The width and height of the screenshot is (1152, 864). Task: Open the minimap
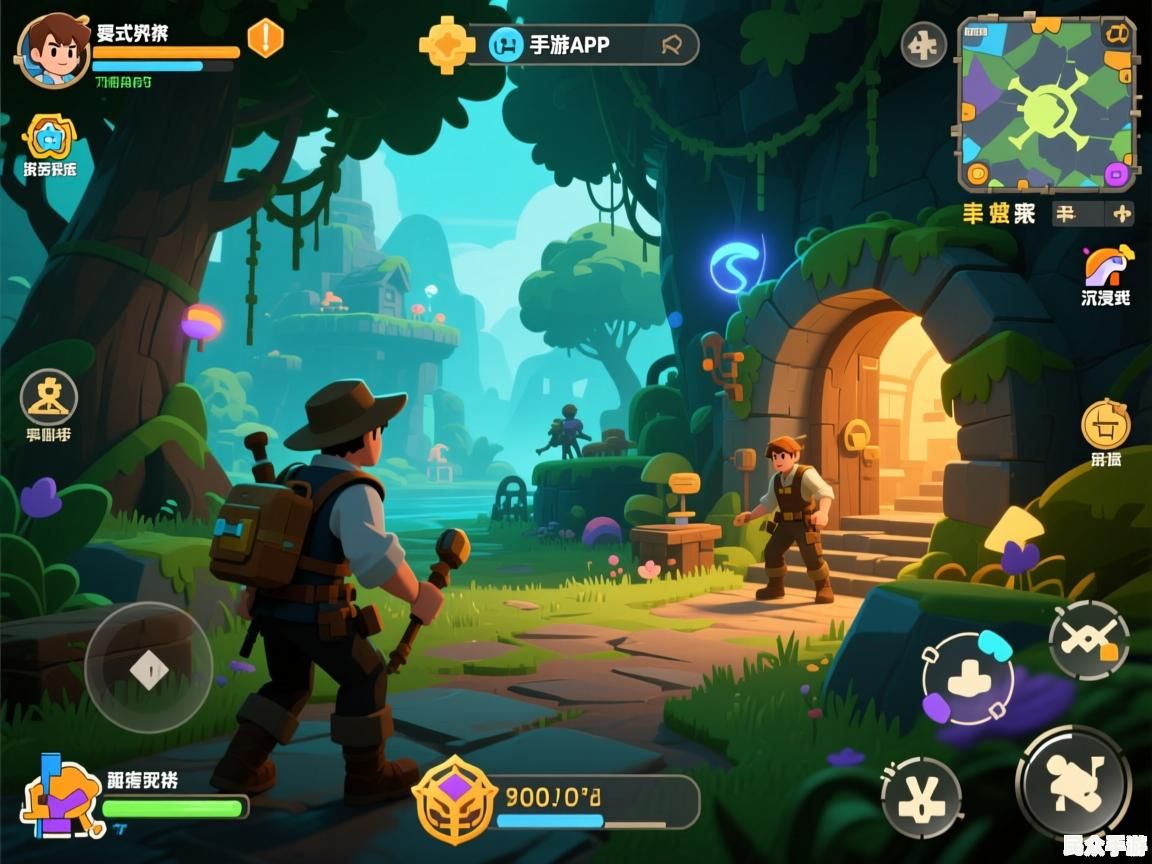coord(1046,104)
